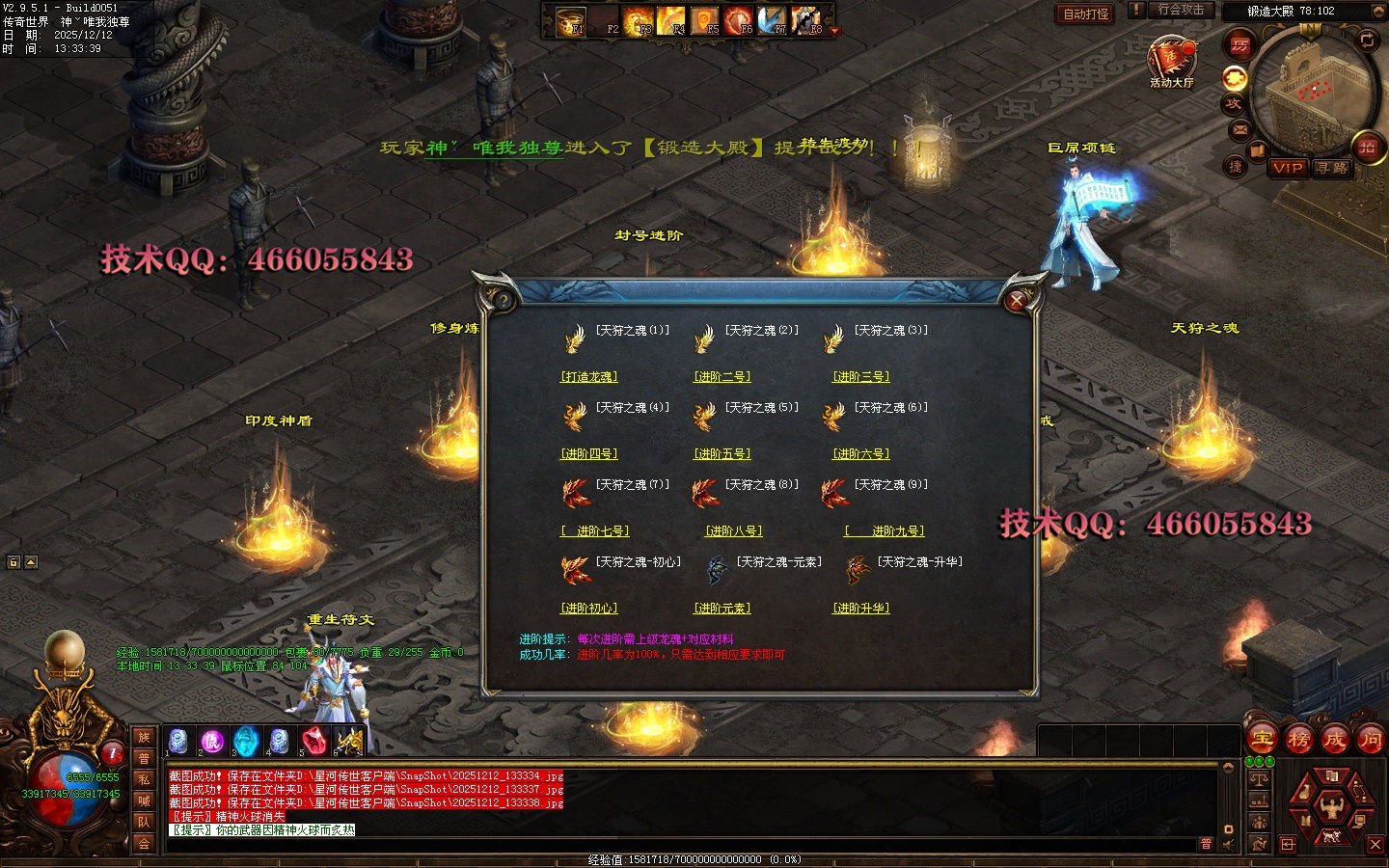Open the 榜 ranking button
This screenshot has width=1389, height=868.
click(1298, 741)
